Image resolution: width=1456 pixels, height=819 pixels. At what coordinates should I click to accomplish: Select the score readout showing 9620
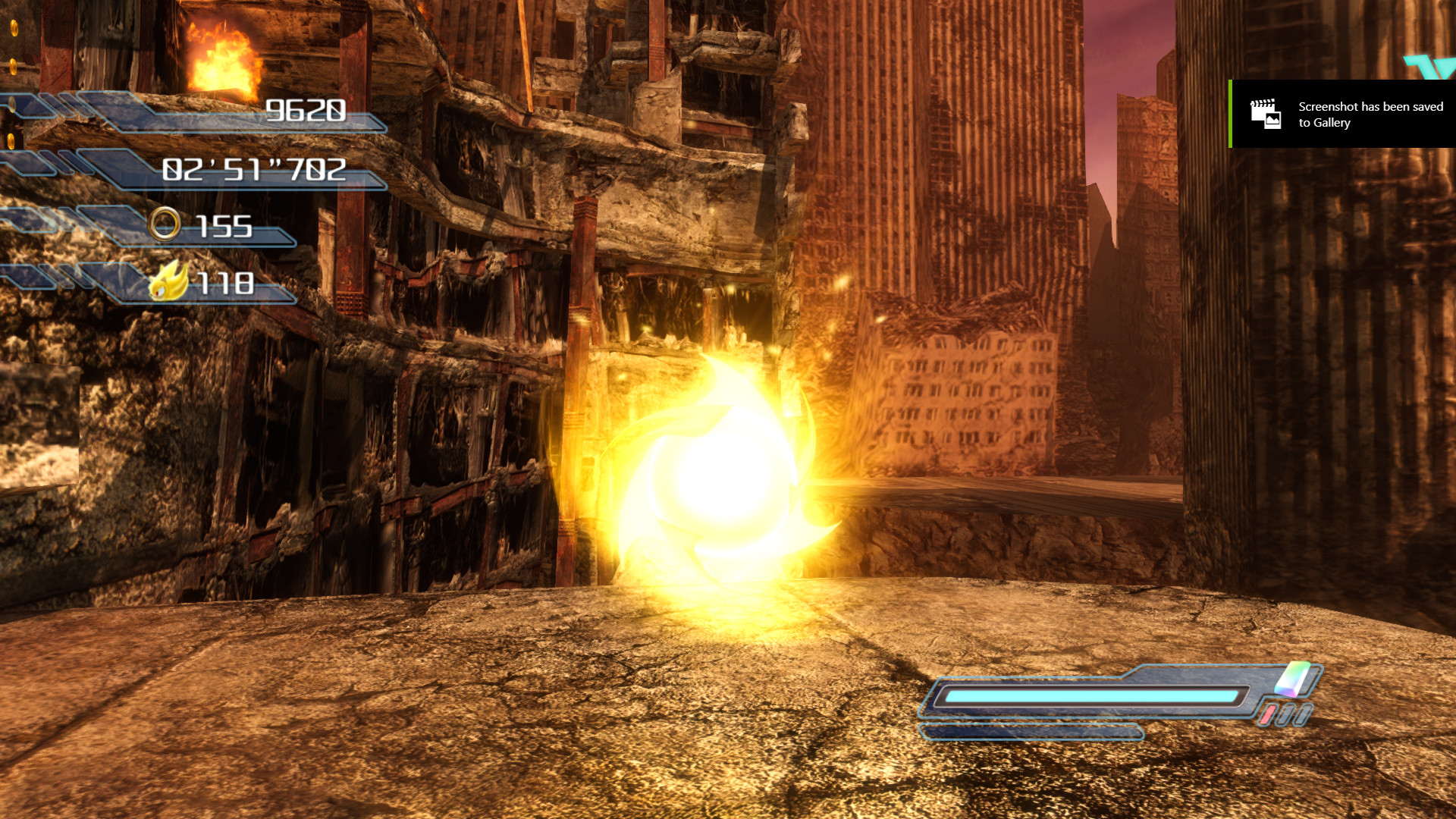click(306, 110)
